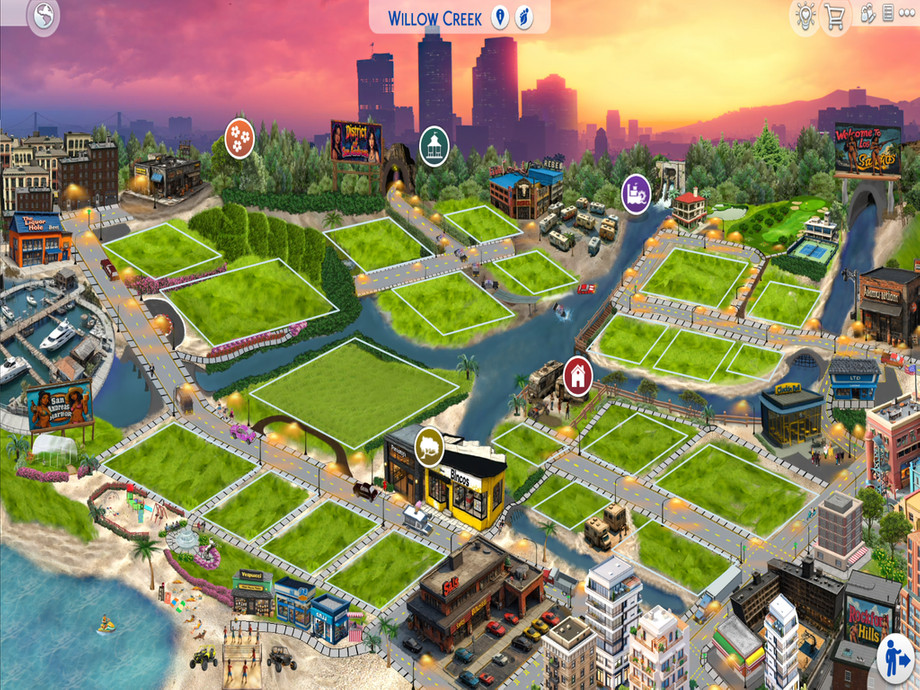This screenshot has width=920, height=690.
Task: Select the brown lot marker above the yellow shop
Action: pos(430,445)
